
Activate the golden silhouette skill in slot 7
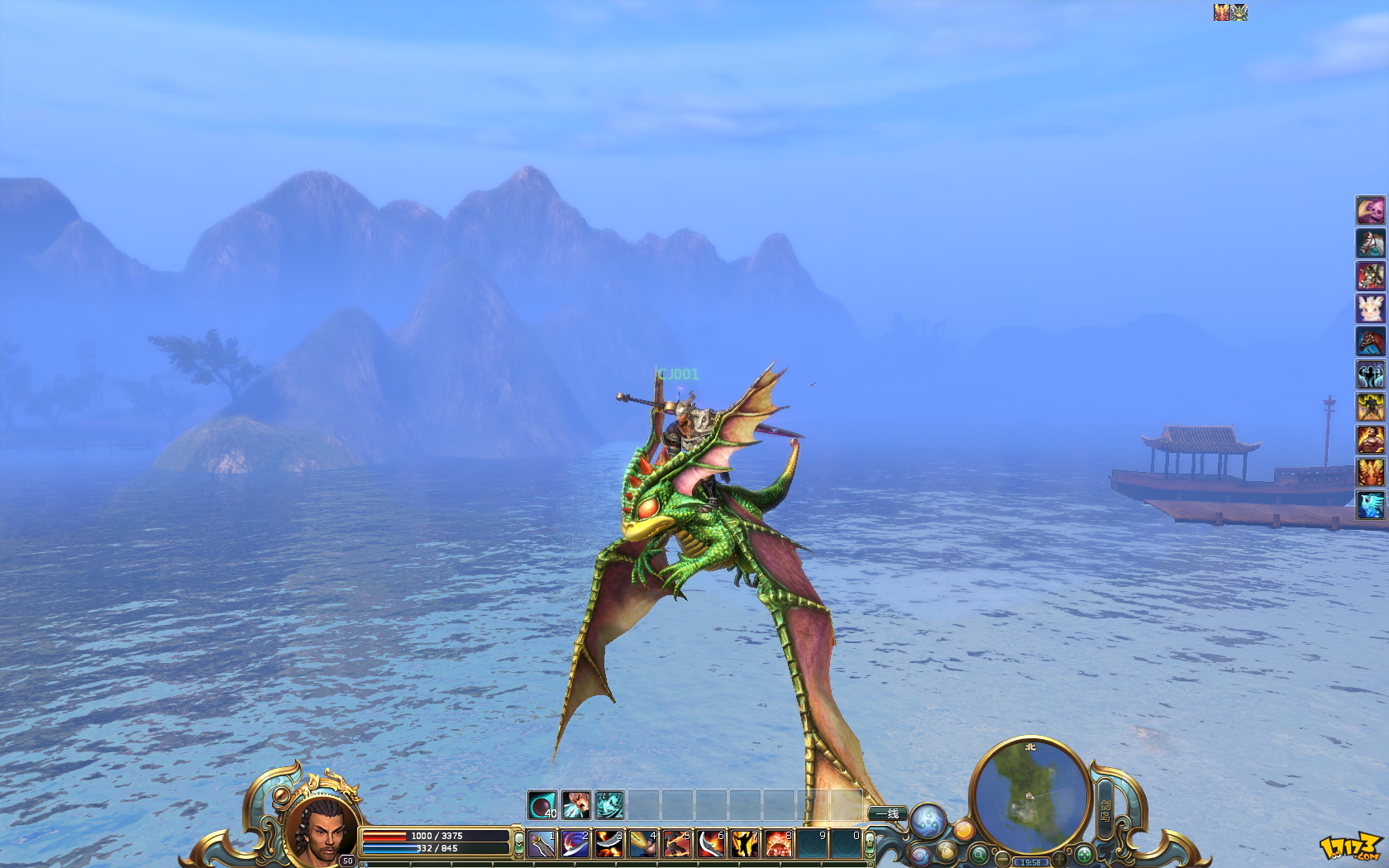pos(744,844)
